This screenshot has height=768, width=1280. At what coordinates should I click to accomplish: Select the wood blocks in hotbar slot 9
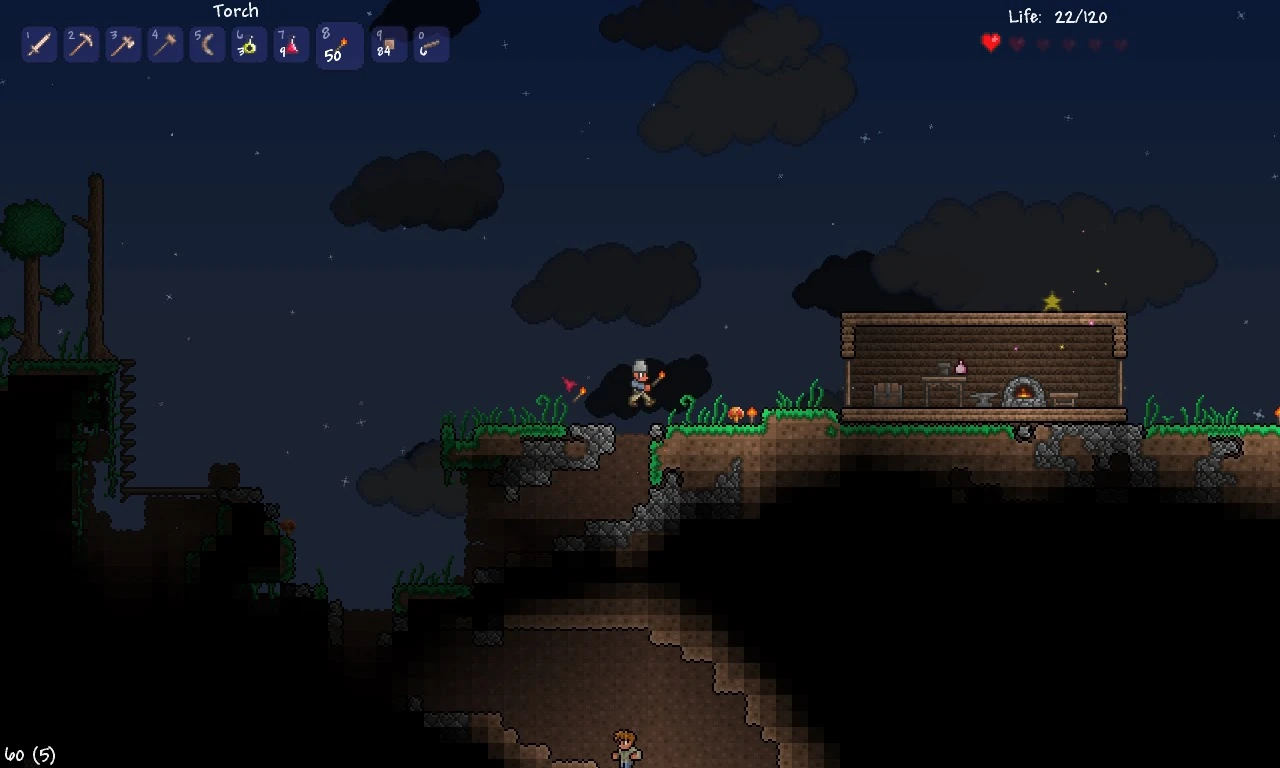click(x=388, y=45)
